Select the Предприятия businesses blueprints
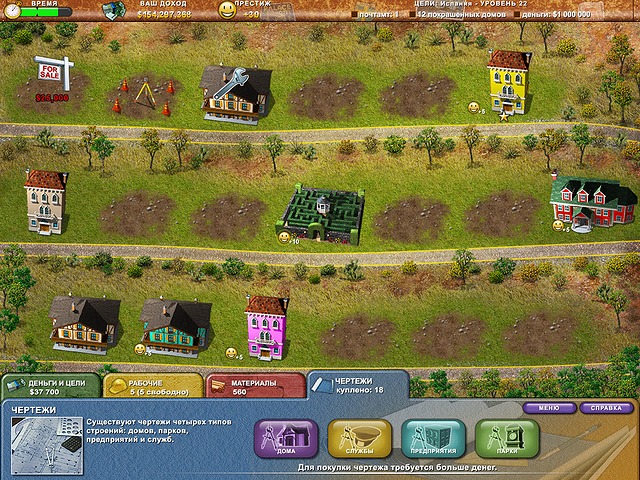Image resolution: width=640 pixels, height=480 pixels. pyautogui.click(x=433, y=438)
